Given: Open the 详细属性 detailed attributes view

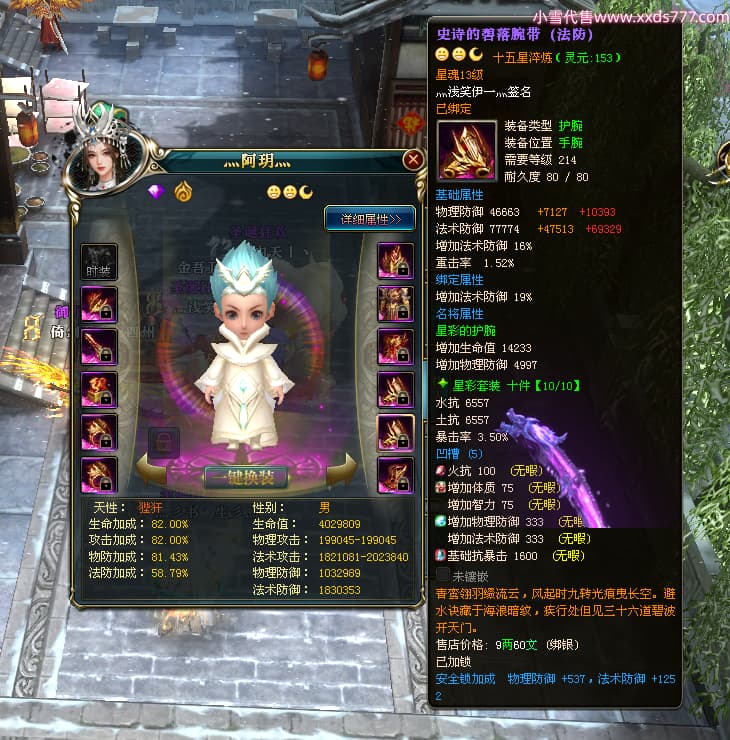Looking at the screenshot, I should [369, 218].
